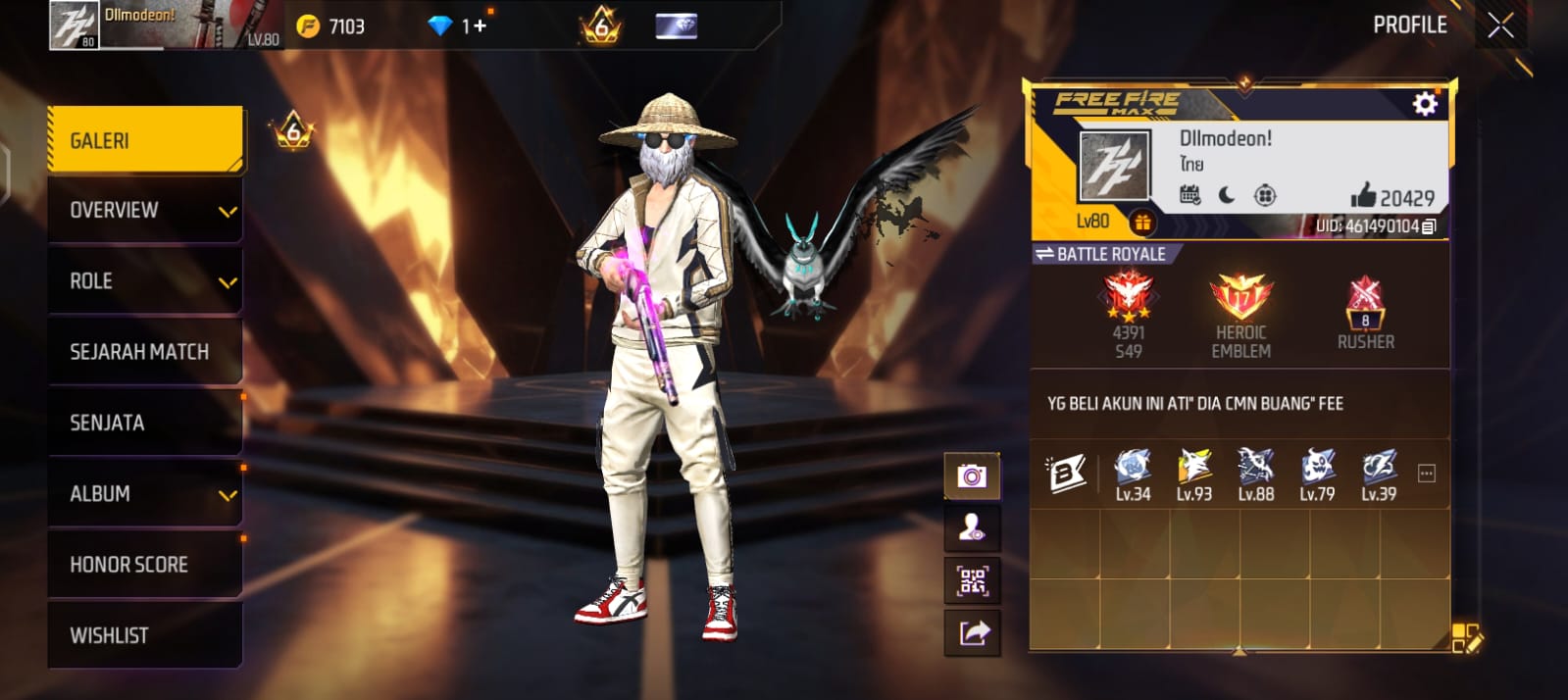Screen dimensions: 1568x700
Task: Edit the gallery layout with pencil icon
Action: (1466, 637)
